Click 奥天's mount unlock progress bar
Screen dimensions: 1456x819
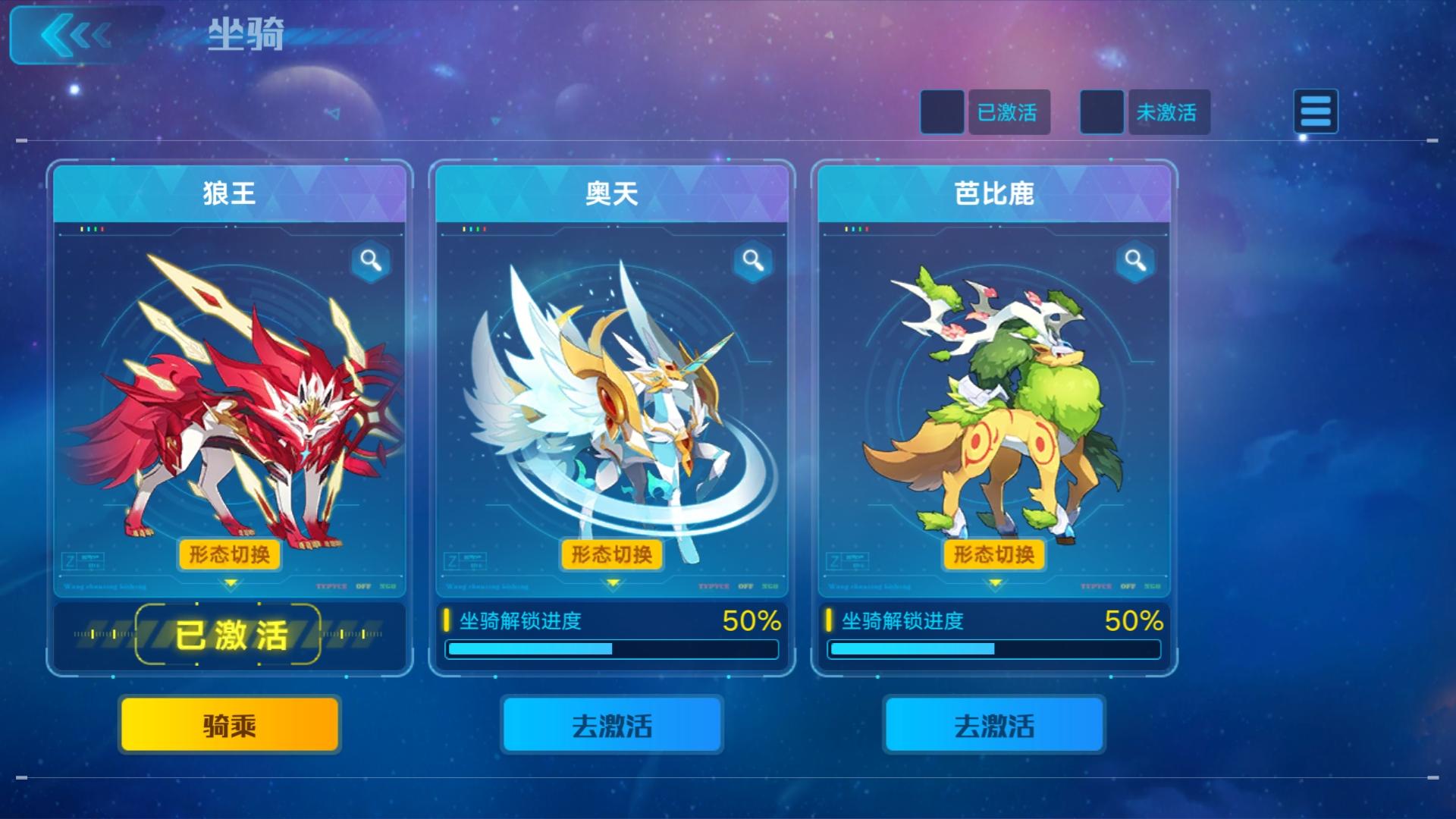coord(611,650)
